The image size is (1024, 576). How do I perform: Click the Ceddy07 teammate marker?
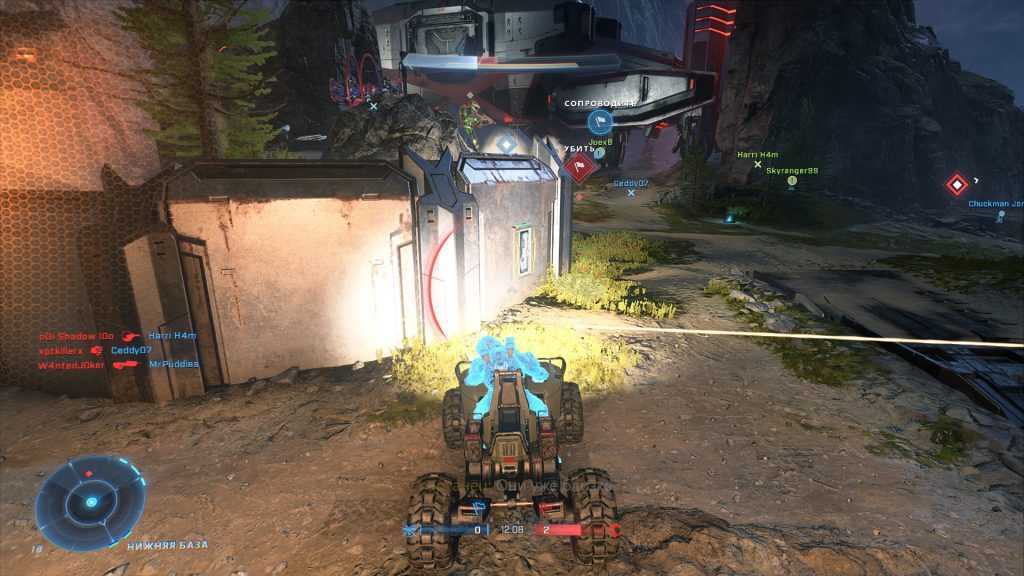tap(631, 184)
